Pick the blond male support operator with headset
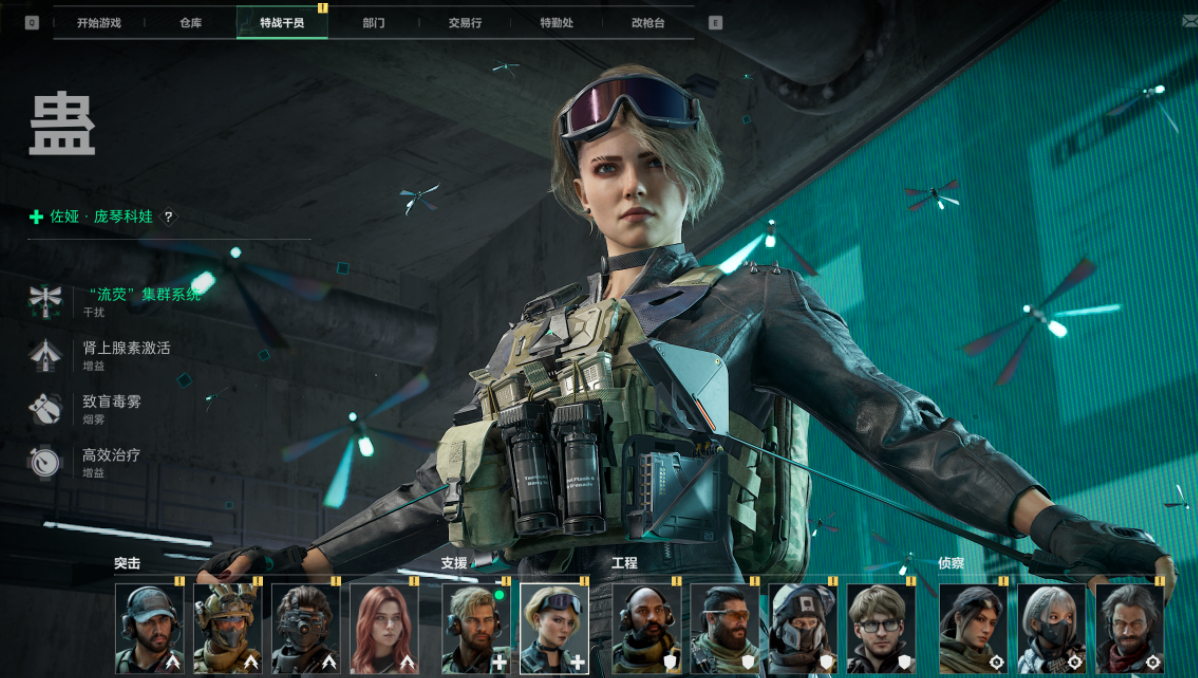The height and width of the screenshot is (678, 1198). click(476, 628)
